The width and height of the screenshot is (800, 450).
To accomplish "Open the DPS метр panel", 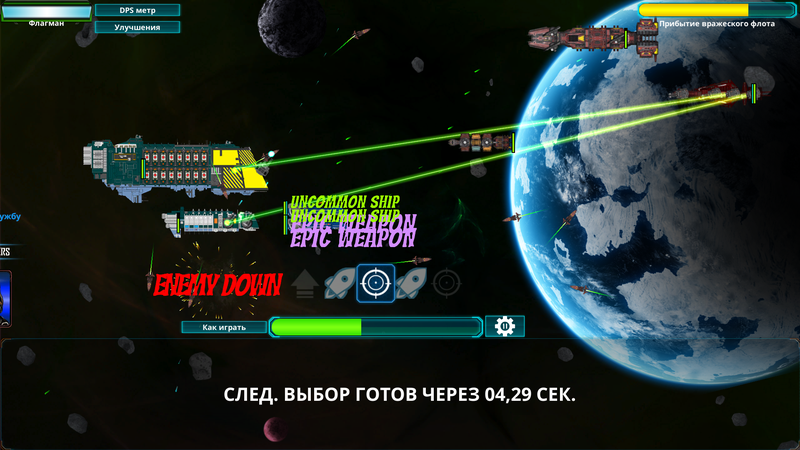I will click(x=138, y=10).
